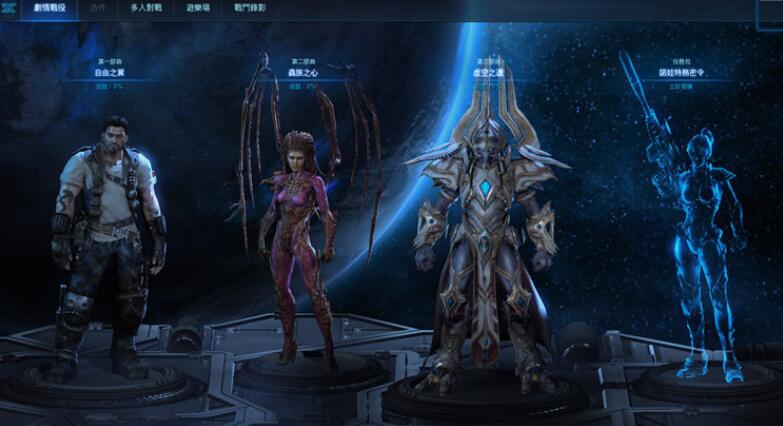This screenshot has width=783, height=426.
Task: Open the 遊樂場 arcade tab
Action: click(x=197, y=7)
